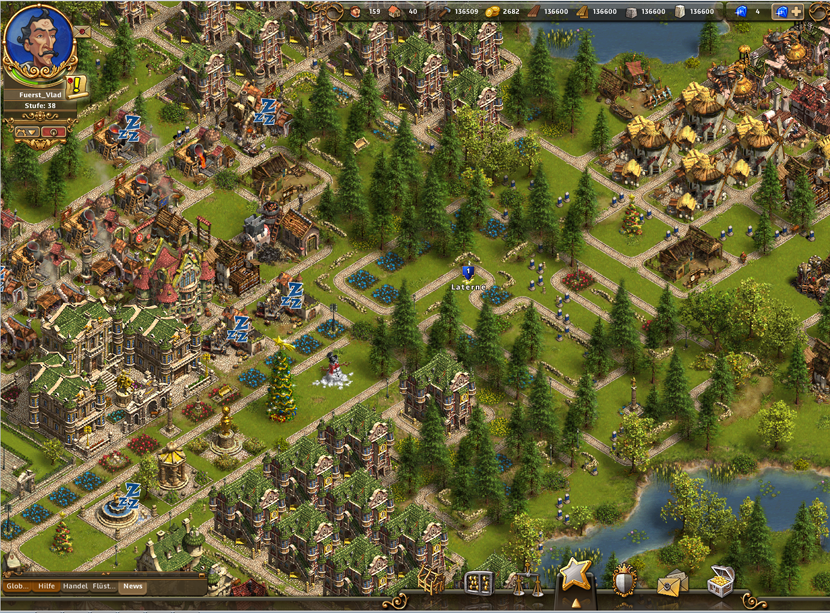
Task: Select the Laterne marker on the map
Action: tap(467, 272)
